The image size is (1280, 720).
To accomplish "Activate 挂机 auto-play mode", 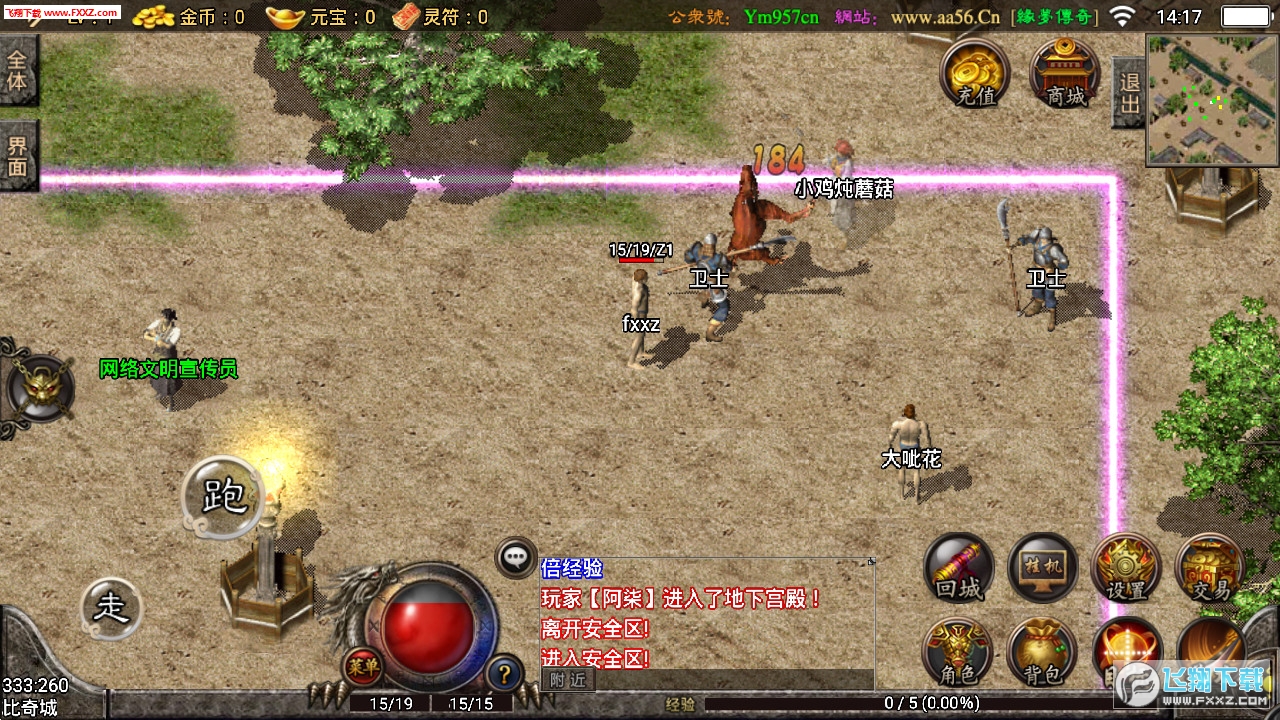I will [1042, 568].
